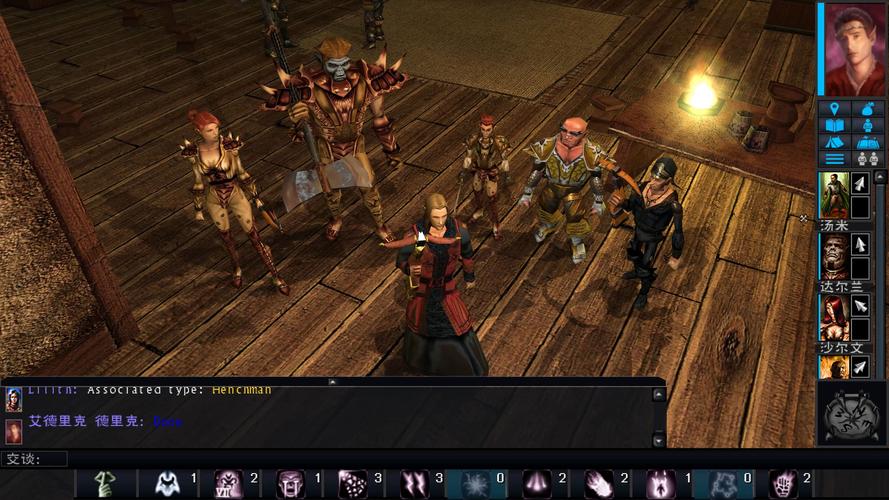889x500 pixels.
Task: Select the henchman portrait labeled 达尔兰
Action: tap(834, 256)
